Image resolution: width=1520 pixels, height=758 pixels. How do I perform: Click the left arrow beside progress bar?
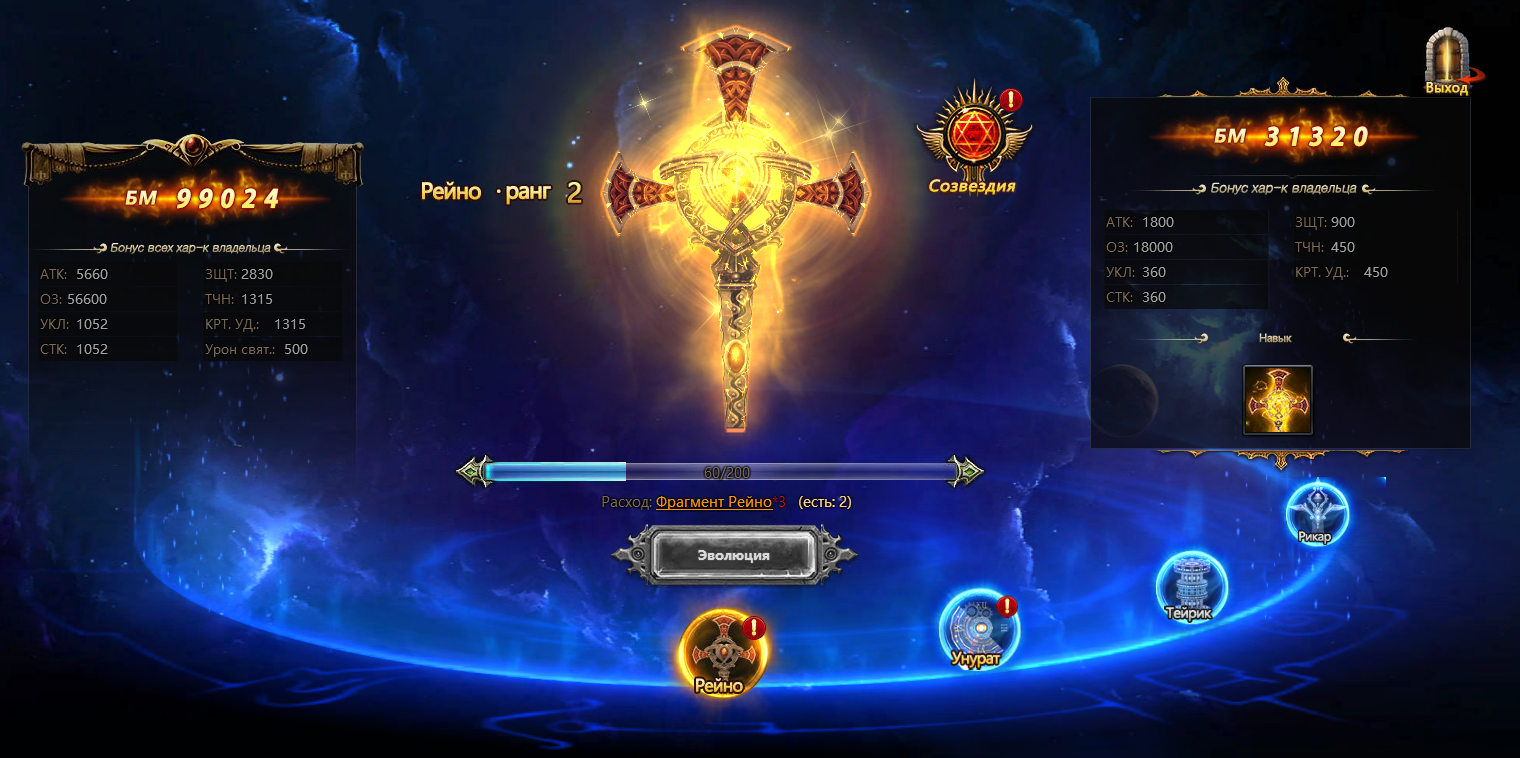tap(474, 471)
